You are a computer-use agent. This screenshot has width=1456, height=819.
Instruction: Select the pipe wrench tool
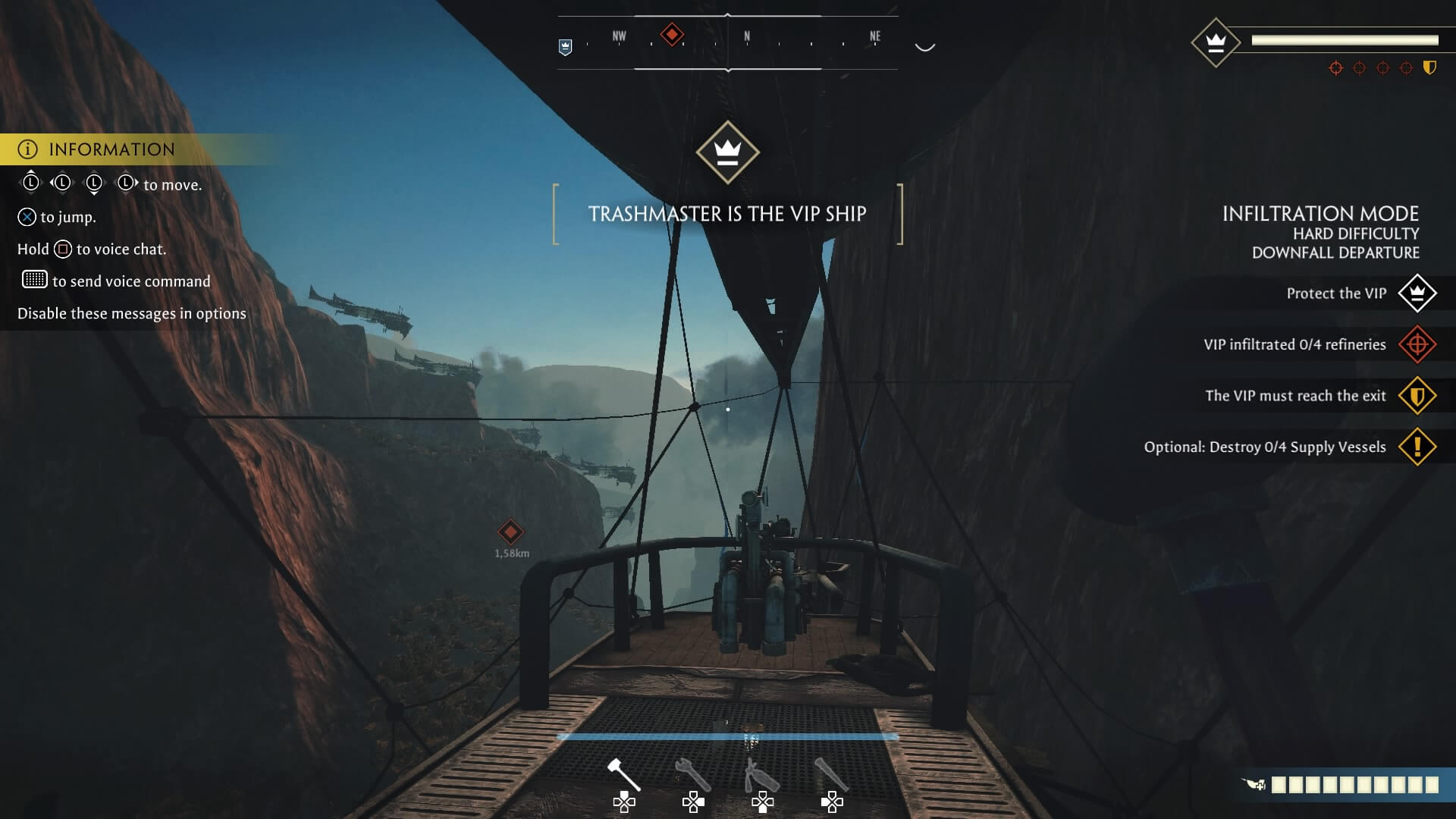pyautogui.click(x=692, y=773)
